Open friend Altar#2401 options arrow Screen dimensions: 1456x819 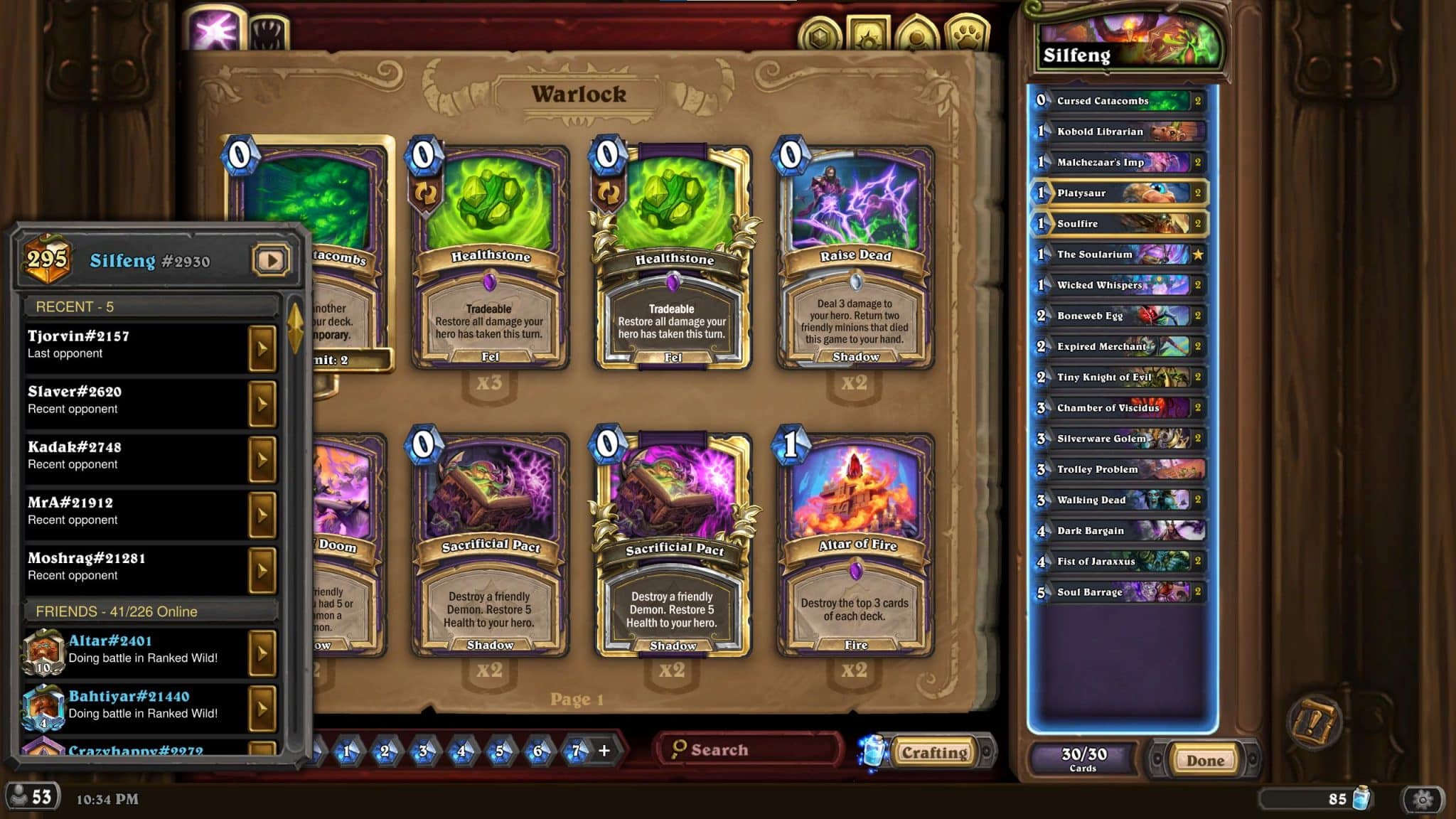coord(262,653)
